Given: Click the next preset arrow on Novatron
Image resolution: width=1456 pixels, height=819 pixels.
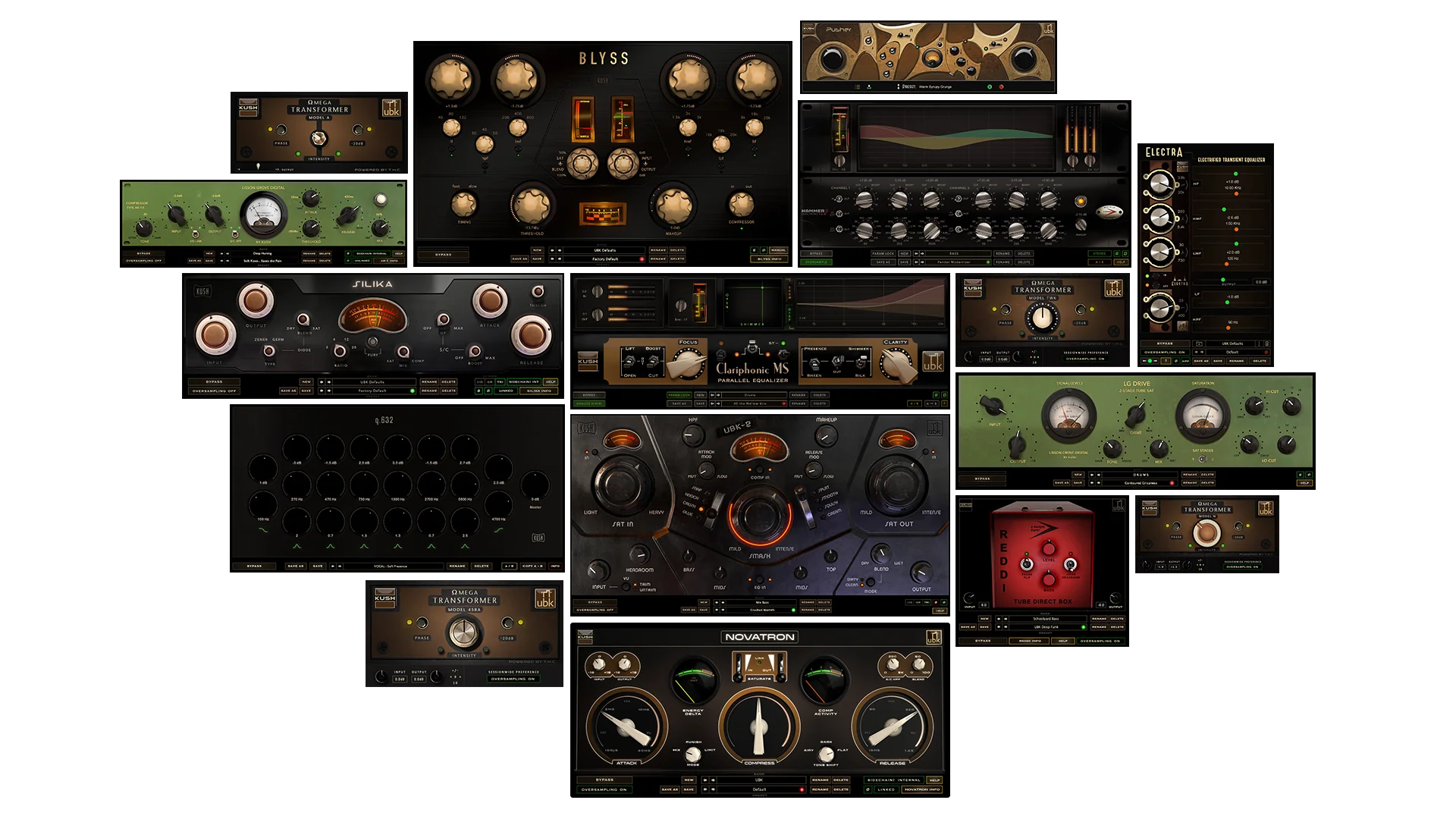Looking at the screenshot, I should [x=712, y=788].
